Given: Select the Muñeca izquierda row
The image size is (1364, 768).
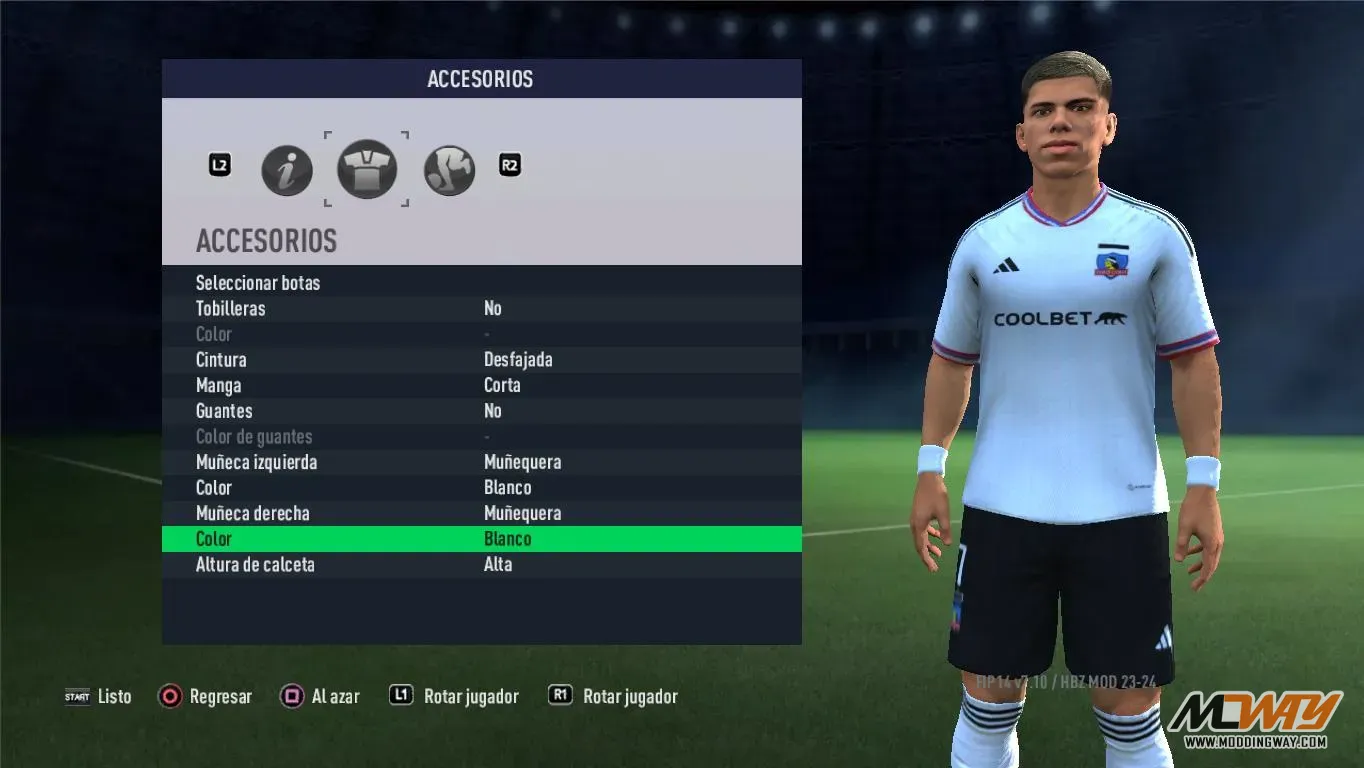Looking at the screenshot, I should tap(256, 462).
